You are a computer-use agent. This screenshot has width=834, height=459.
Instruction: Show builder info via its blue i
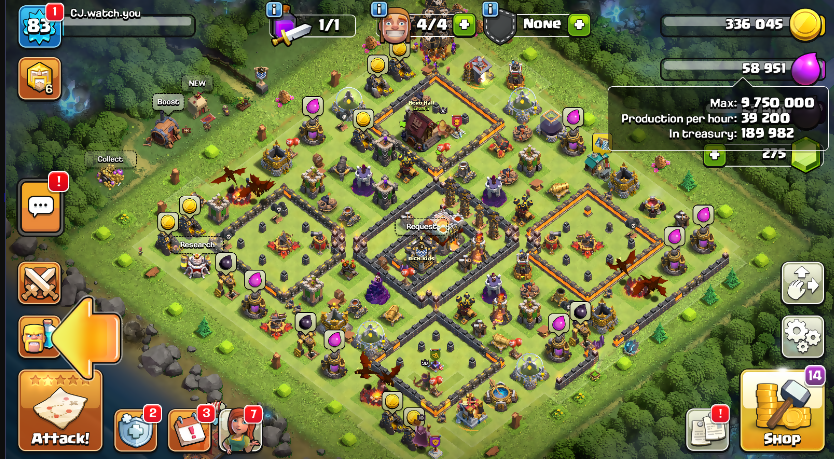379,9
